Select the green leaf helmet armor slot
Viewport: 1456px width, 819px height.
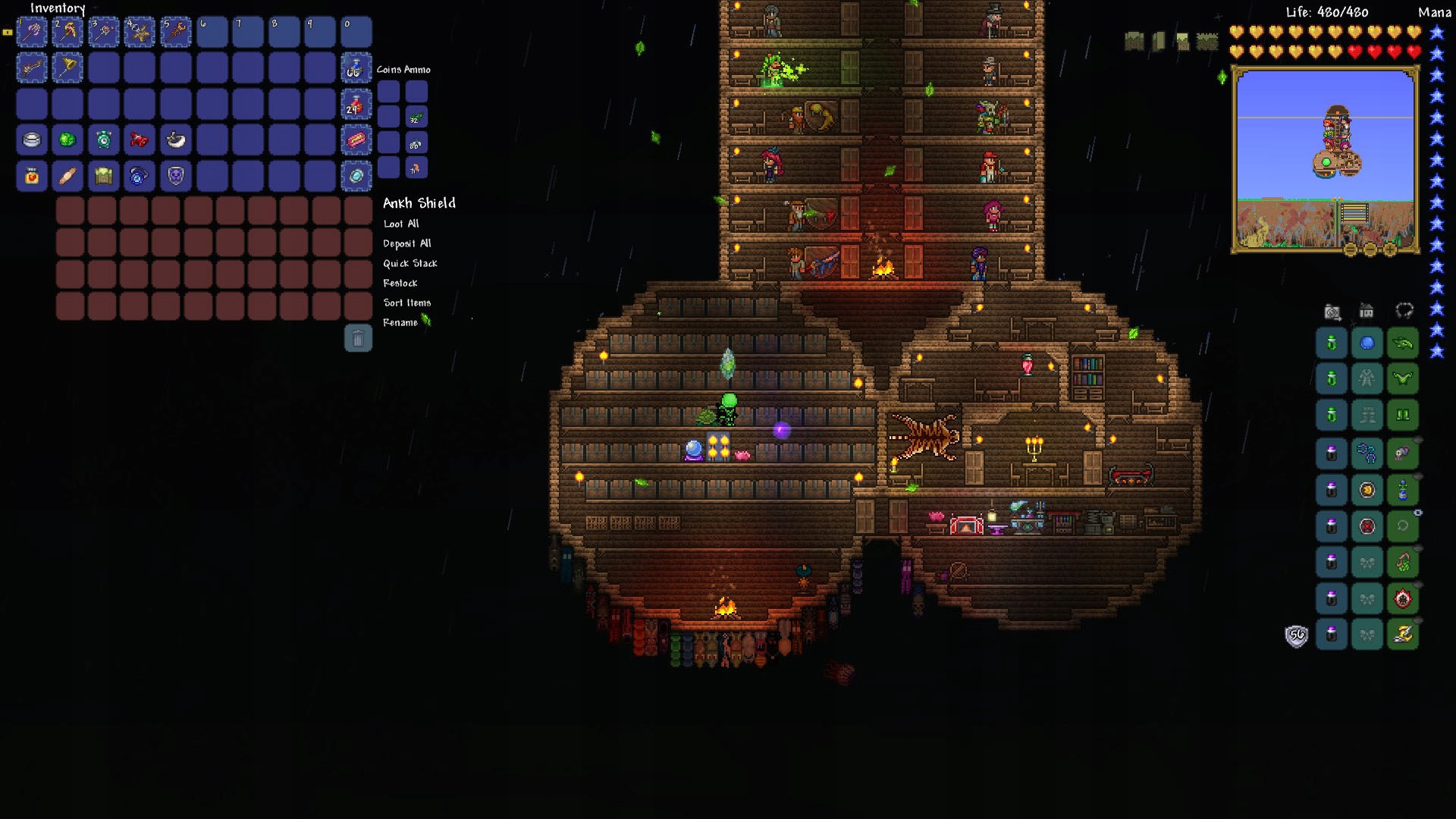coord(1403,344)
